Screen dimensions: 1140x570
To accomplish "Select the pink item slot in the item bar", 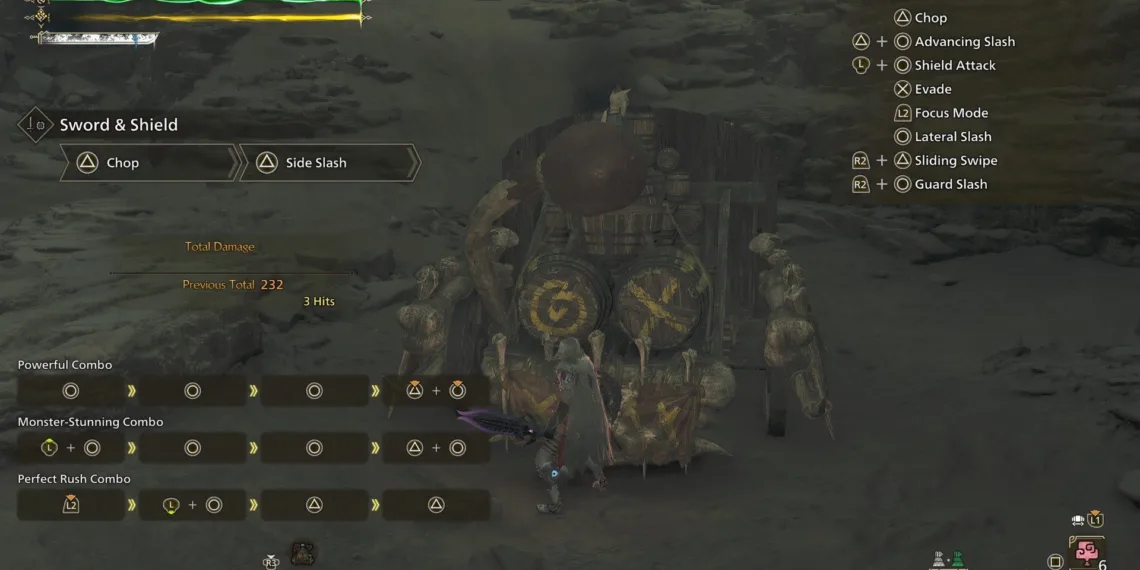I will coord(1084,552).
